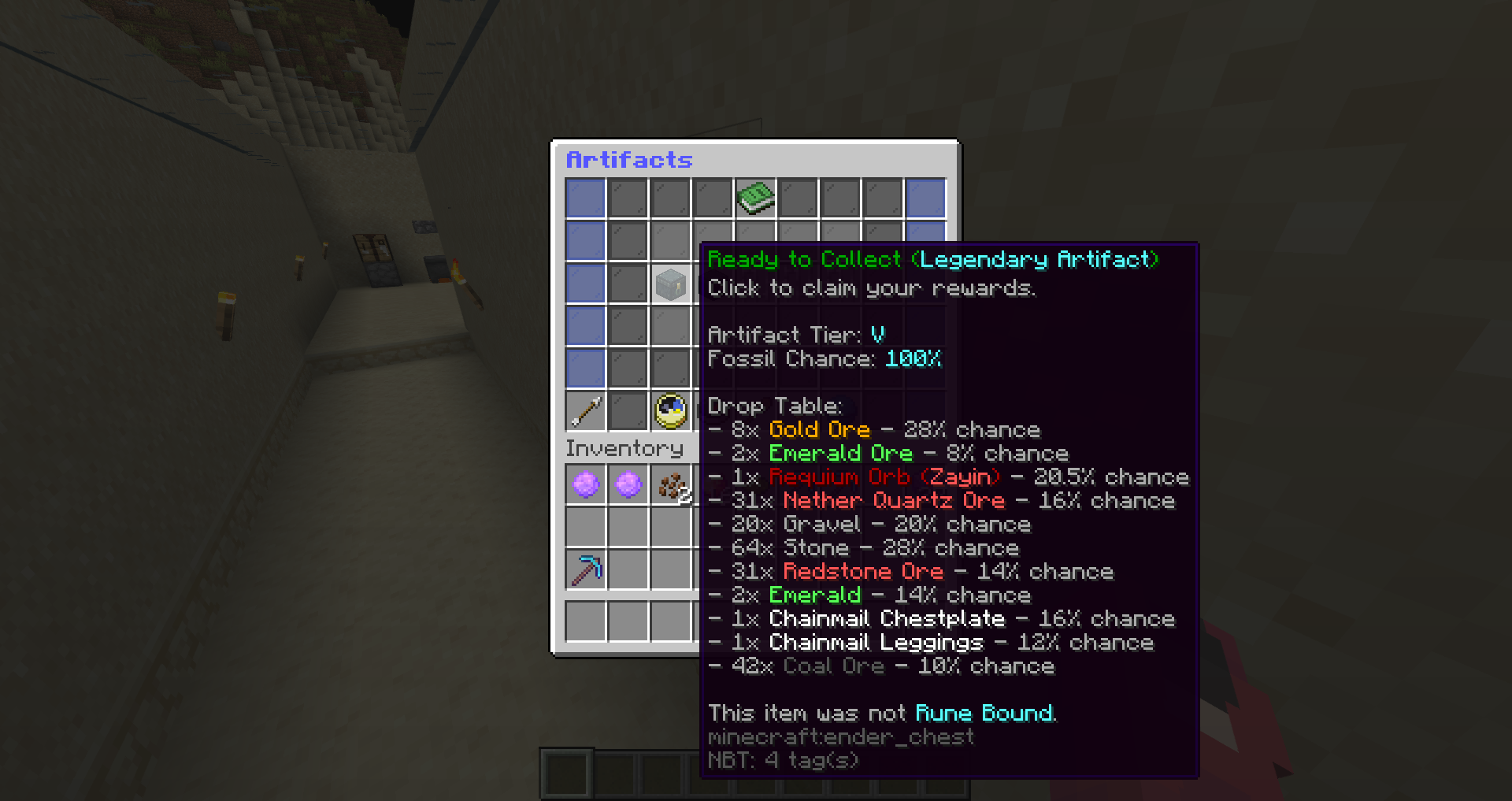Select the arrow item in the Artifacts grid
Image resolution: width=1512 pixels, height=801 pixels.
tap(586, 410)
